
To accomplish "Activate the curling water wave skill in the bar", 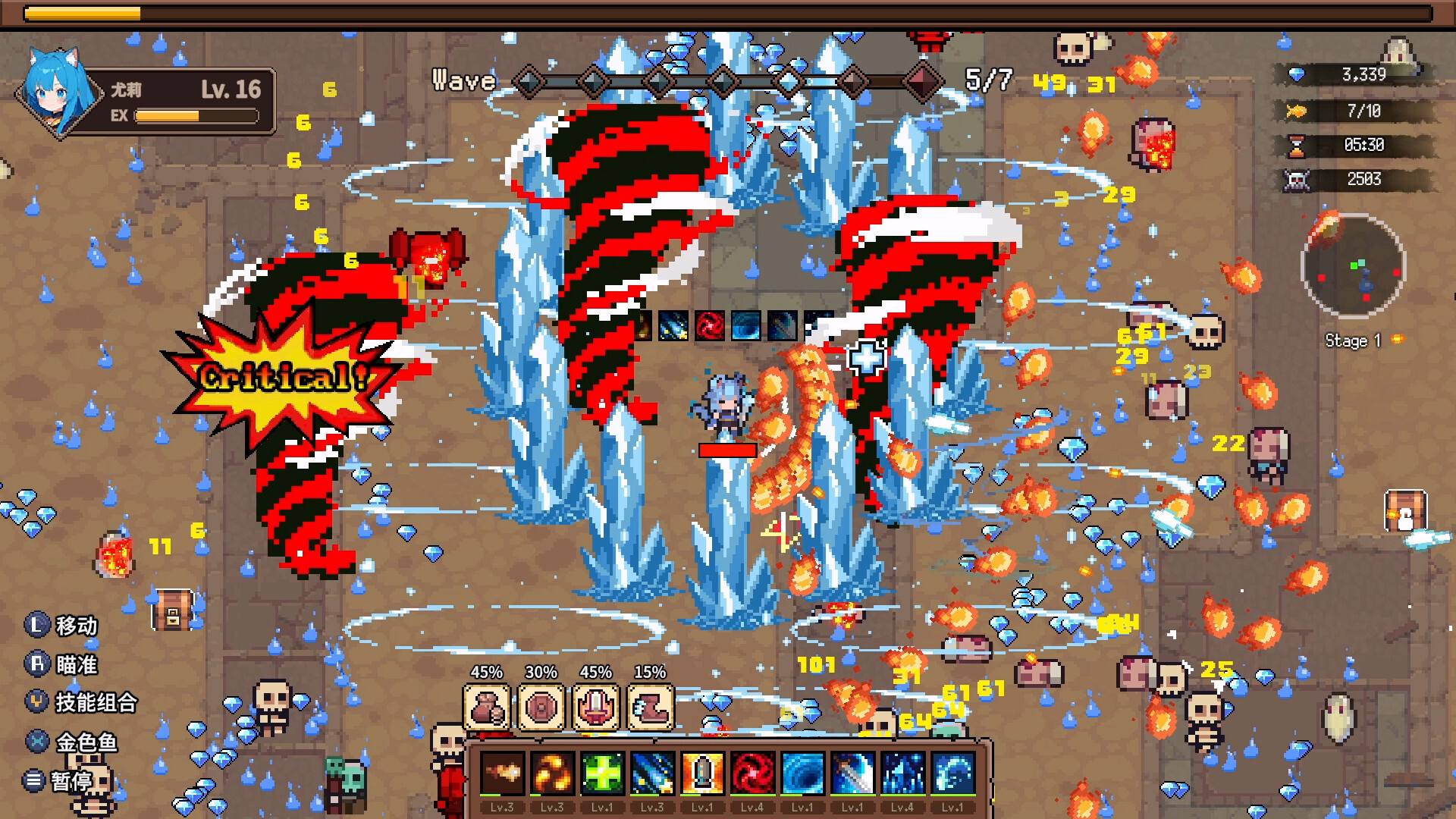I will [x=952, y=773].
